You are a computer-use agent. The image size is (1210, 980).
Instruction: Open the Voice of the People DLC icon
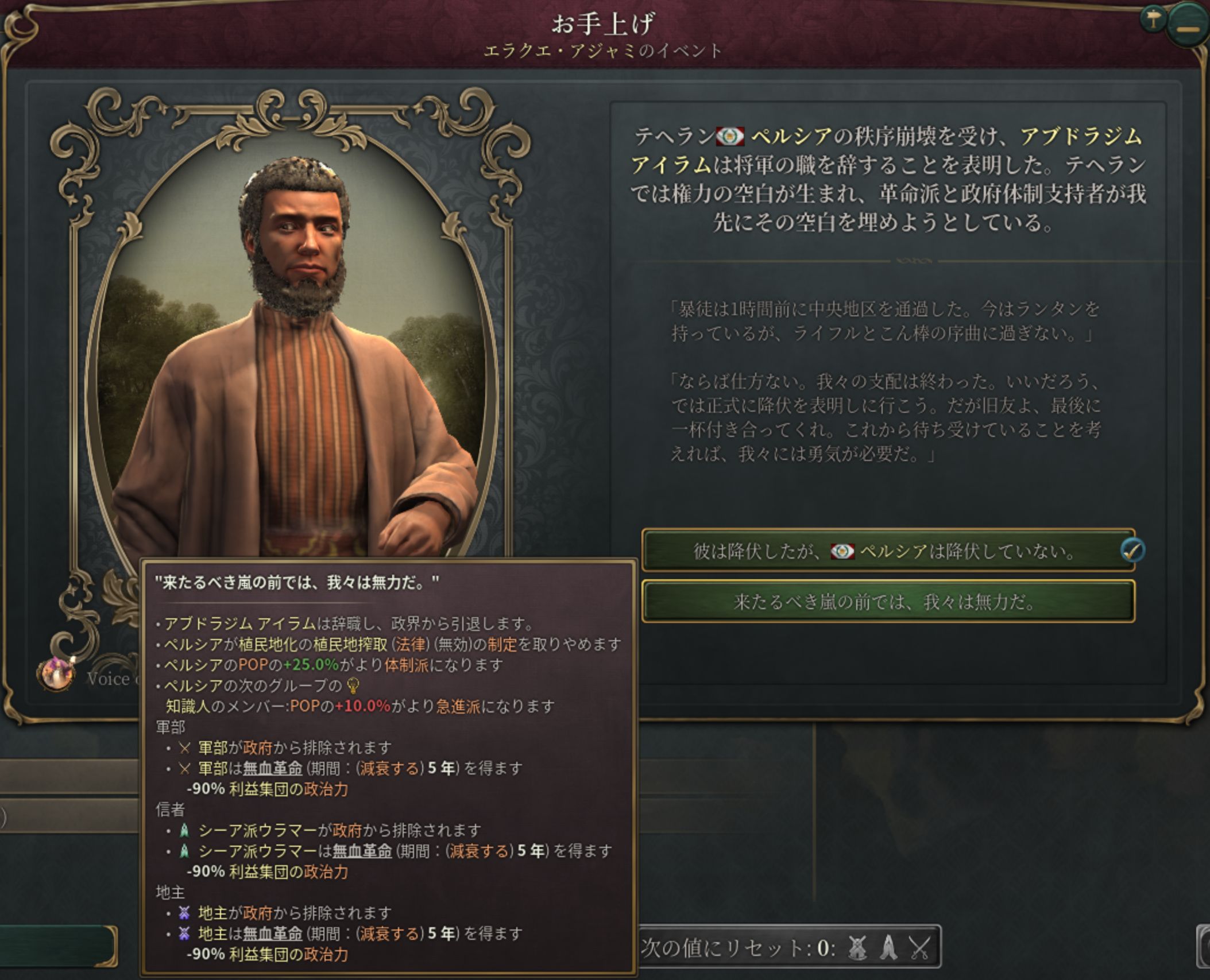pos(55,674)
